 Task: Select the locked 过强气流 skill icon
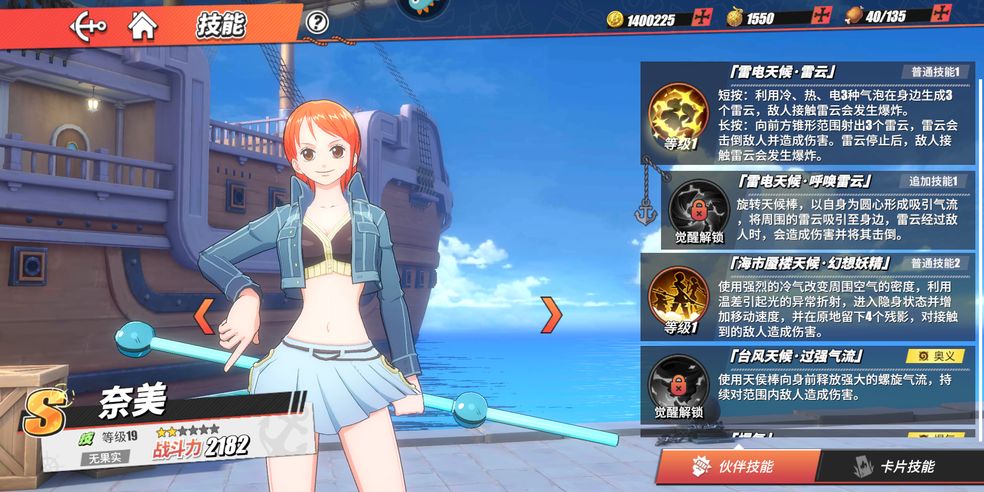point(678,382)
